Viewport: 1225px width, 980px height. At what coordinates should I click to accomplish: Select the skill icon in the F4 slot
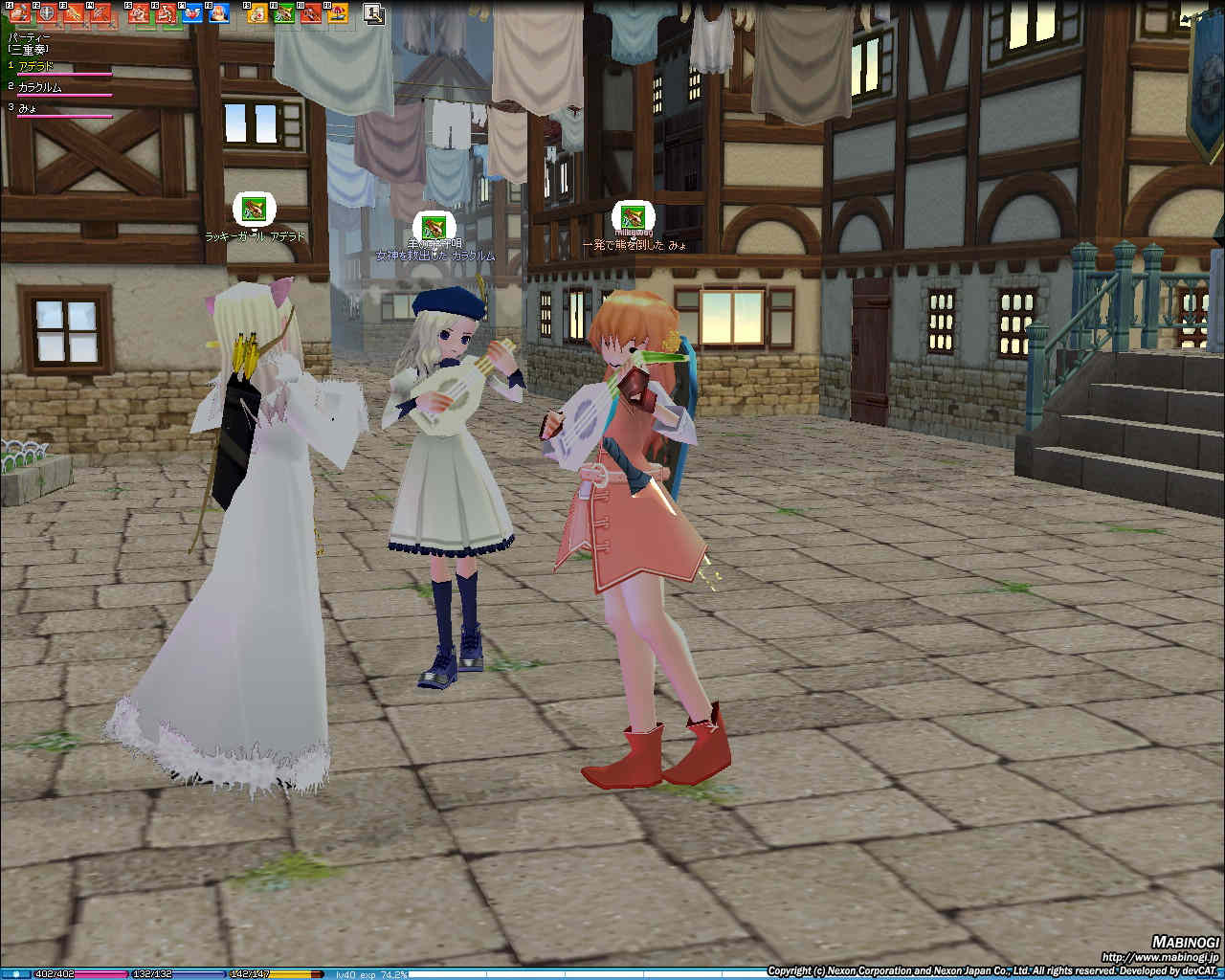coord(101,13)
